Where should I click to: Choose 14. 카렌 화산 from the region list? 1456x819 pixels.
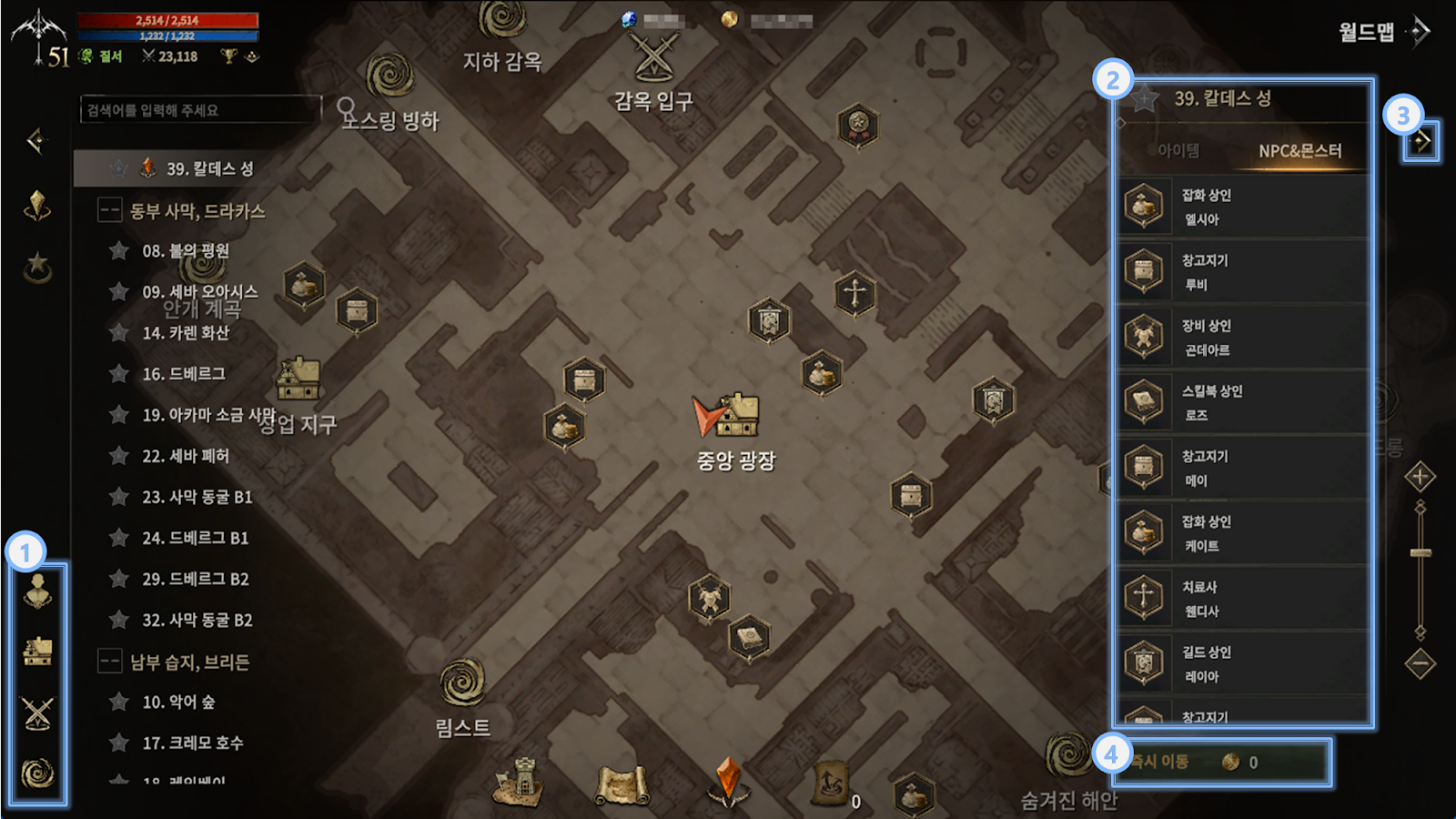tap(185, 333)
